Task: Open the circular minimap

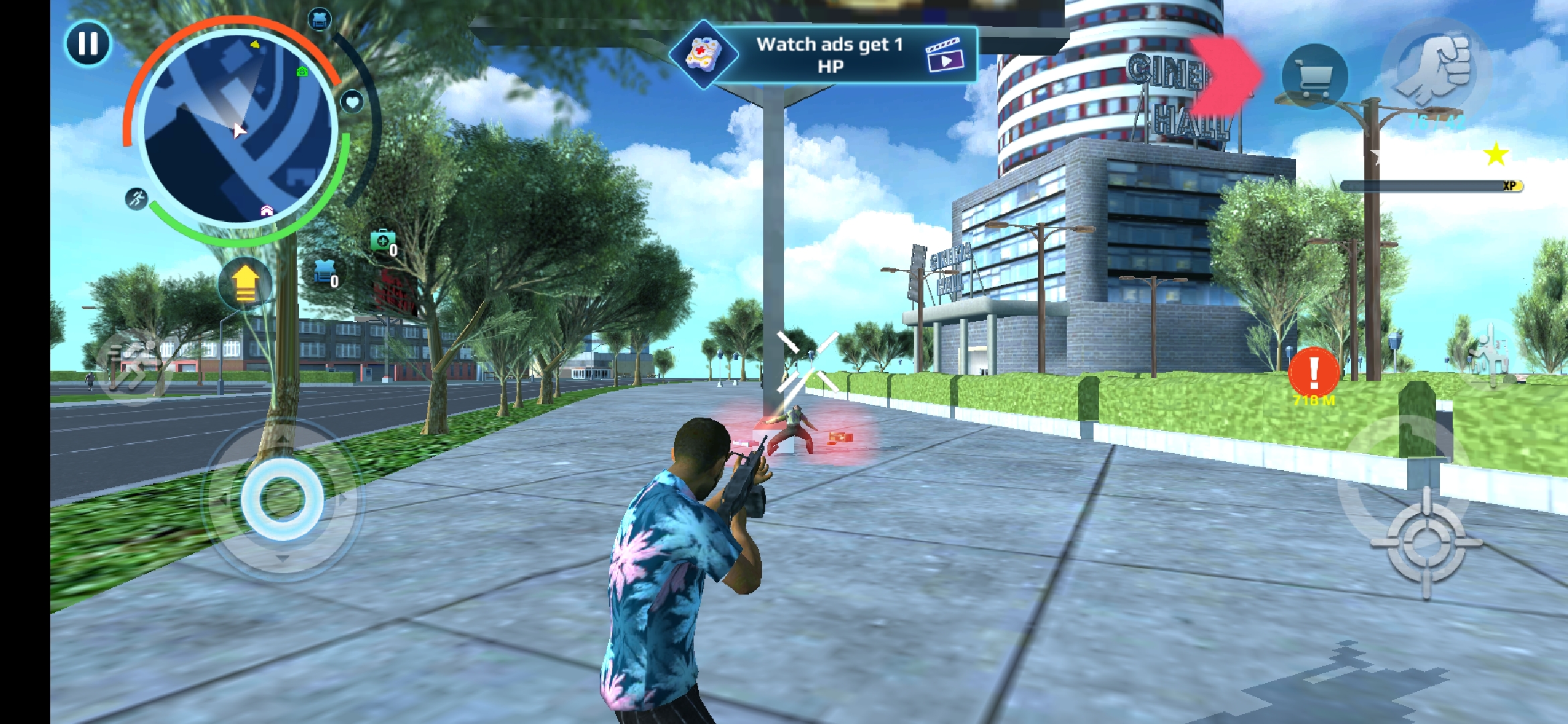Action: click(x=238, y=129)
